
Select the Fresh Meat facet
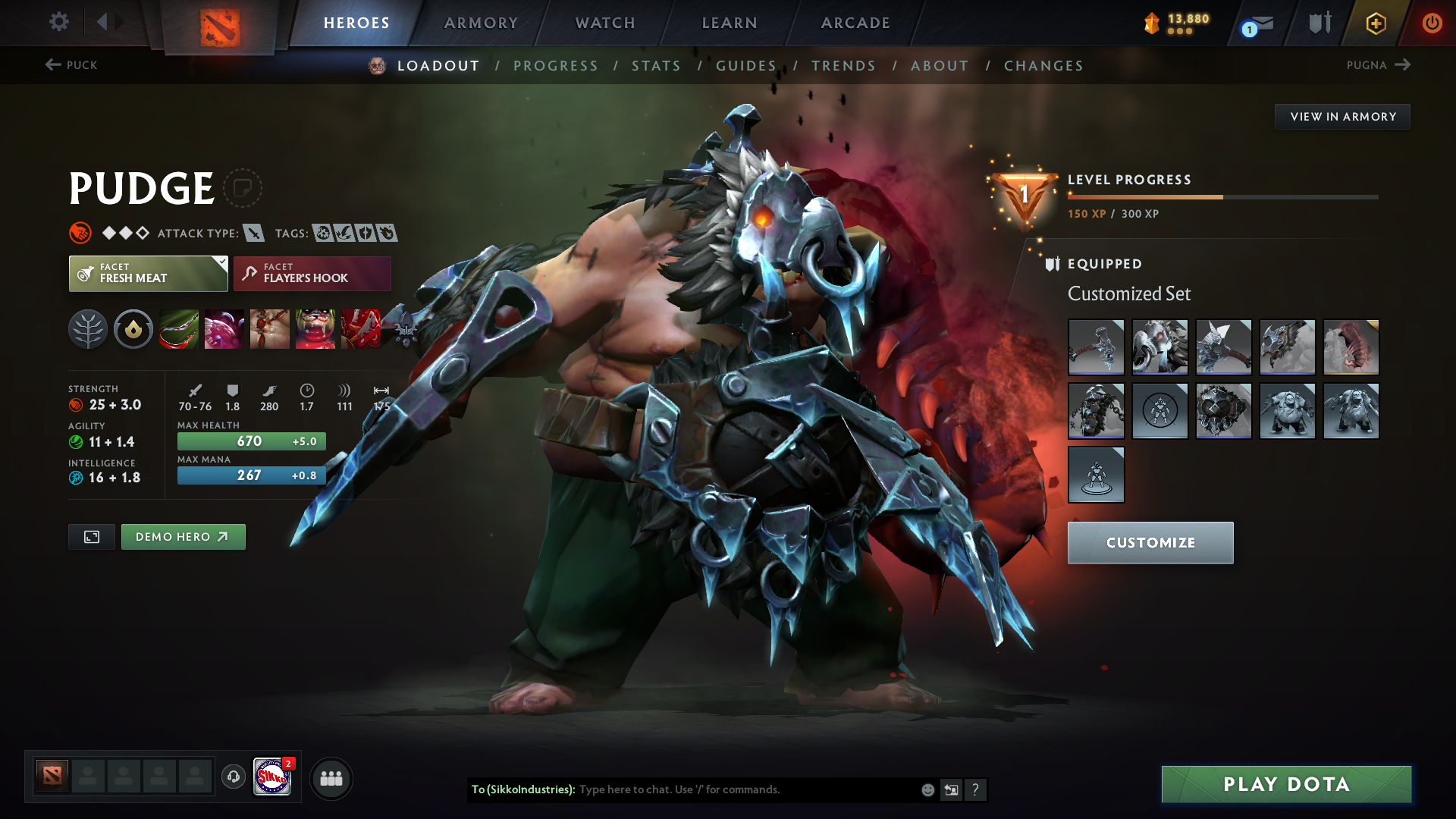(144, 273)
